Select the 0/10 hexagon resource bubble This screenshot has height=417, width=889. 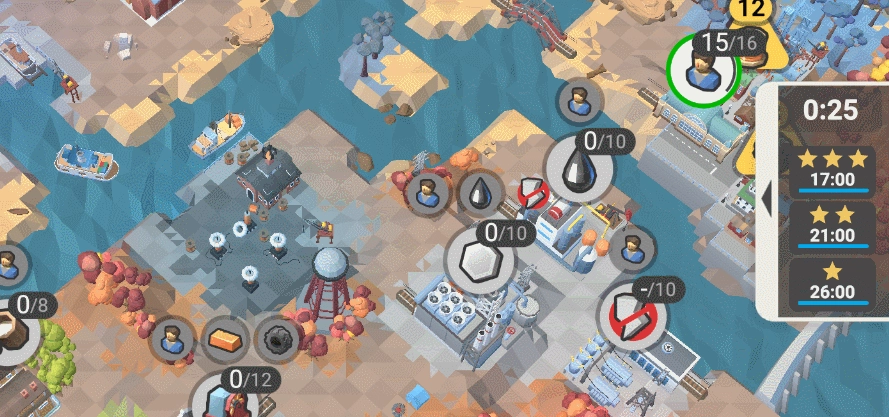pos(481,260)
